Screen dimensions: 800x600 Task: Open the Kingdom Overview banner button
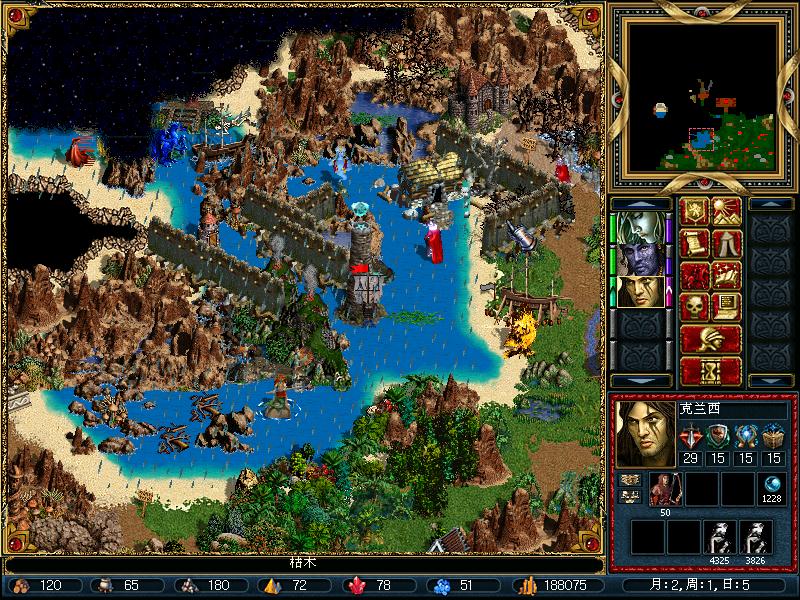695,212
